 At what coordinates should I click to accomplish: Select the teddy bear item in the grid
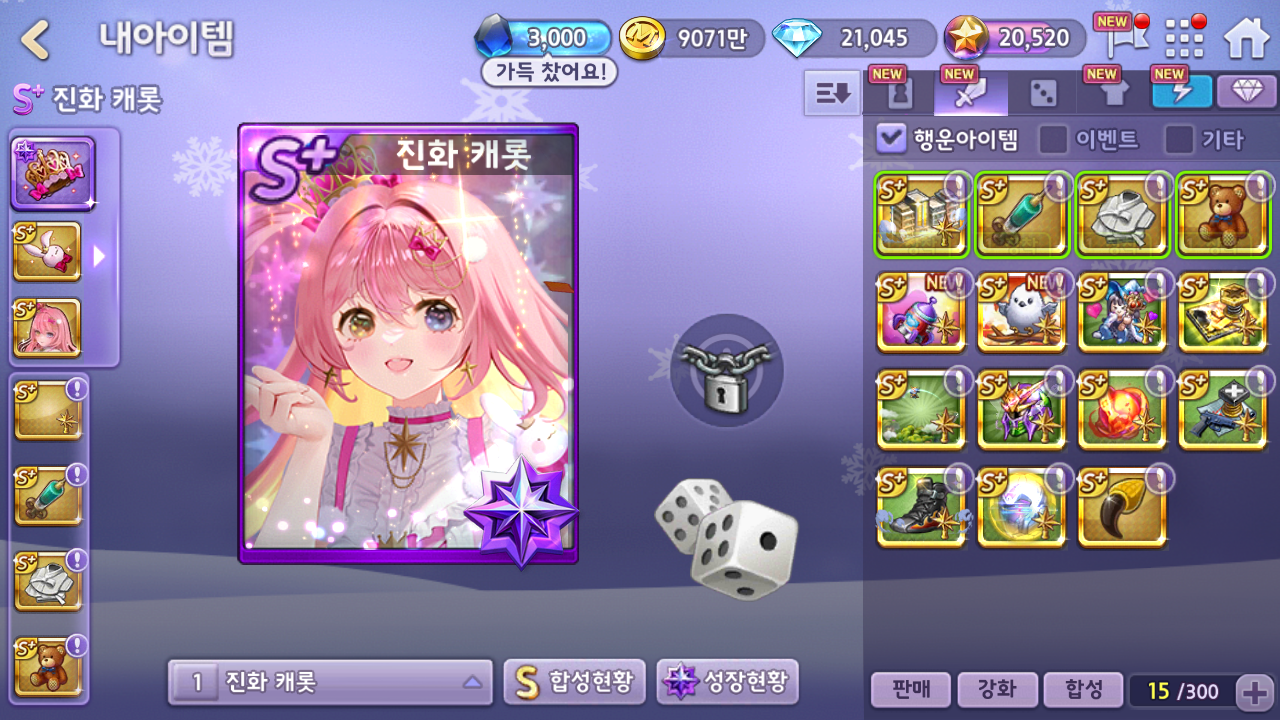(x=1224, y=215)
